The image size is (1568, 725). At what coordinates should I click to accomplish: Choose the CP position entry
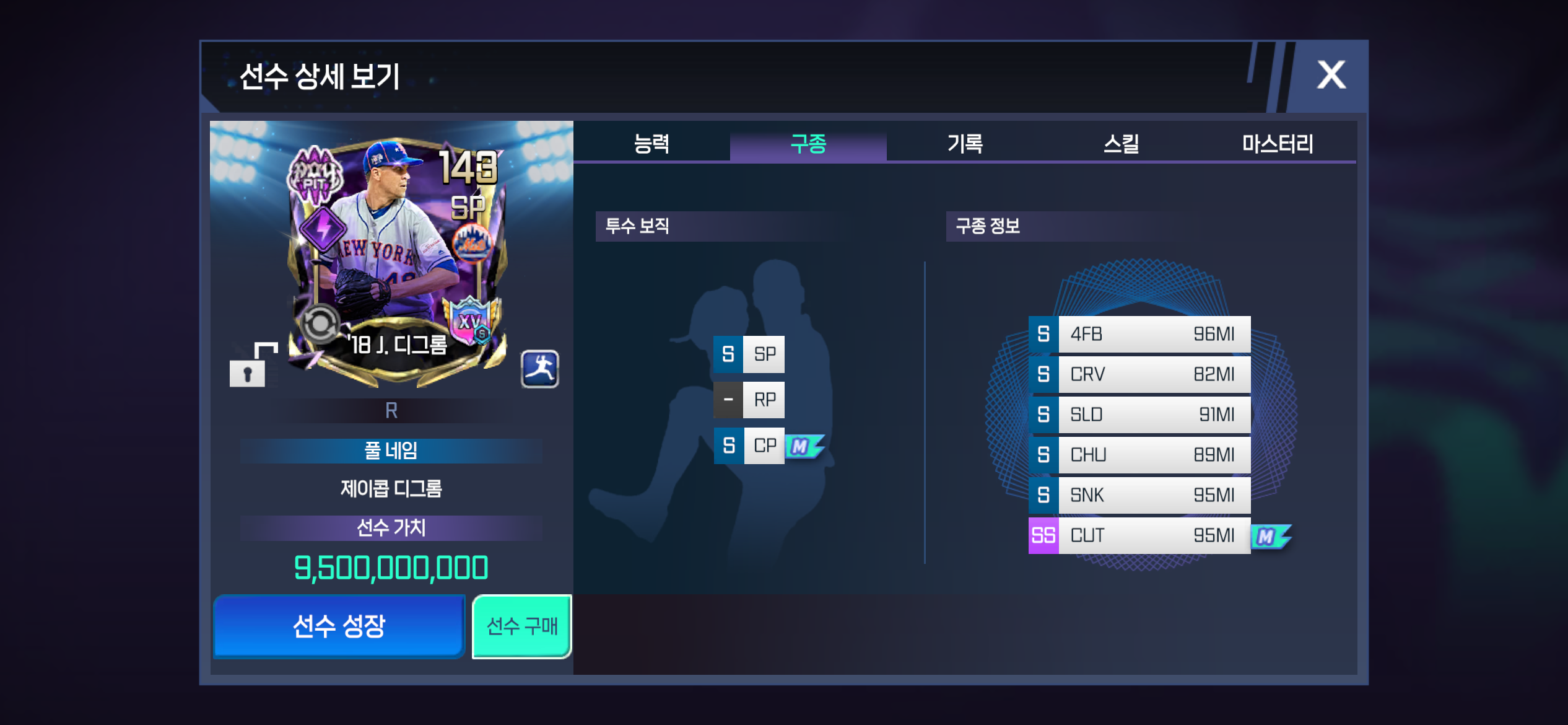tap(749, 446)
